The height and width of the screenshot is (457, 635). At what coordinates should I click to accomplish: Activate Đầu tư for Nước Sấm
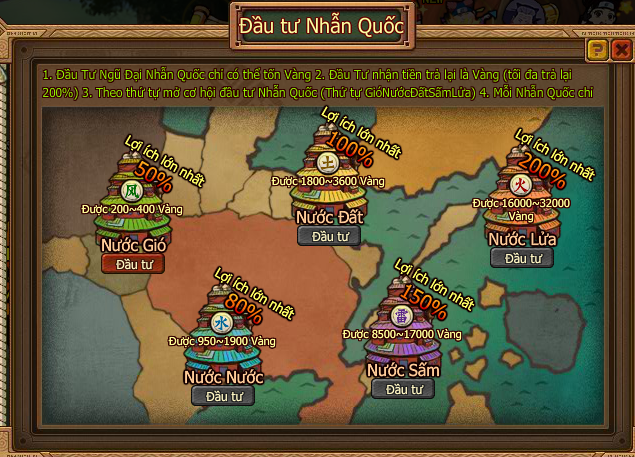point(403,389)
